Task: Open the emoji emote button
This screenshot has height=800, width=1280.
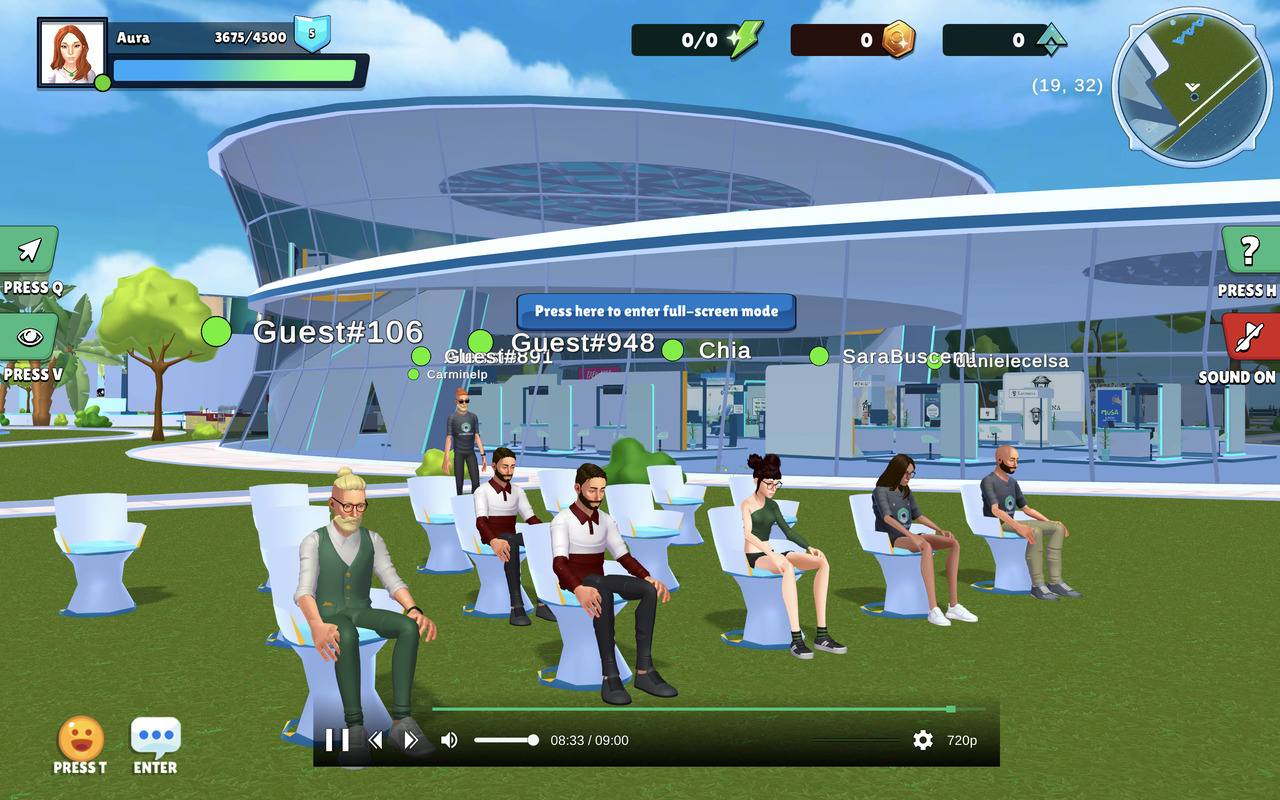Action: click(x=81, y=739)
